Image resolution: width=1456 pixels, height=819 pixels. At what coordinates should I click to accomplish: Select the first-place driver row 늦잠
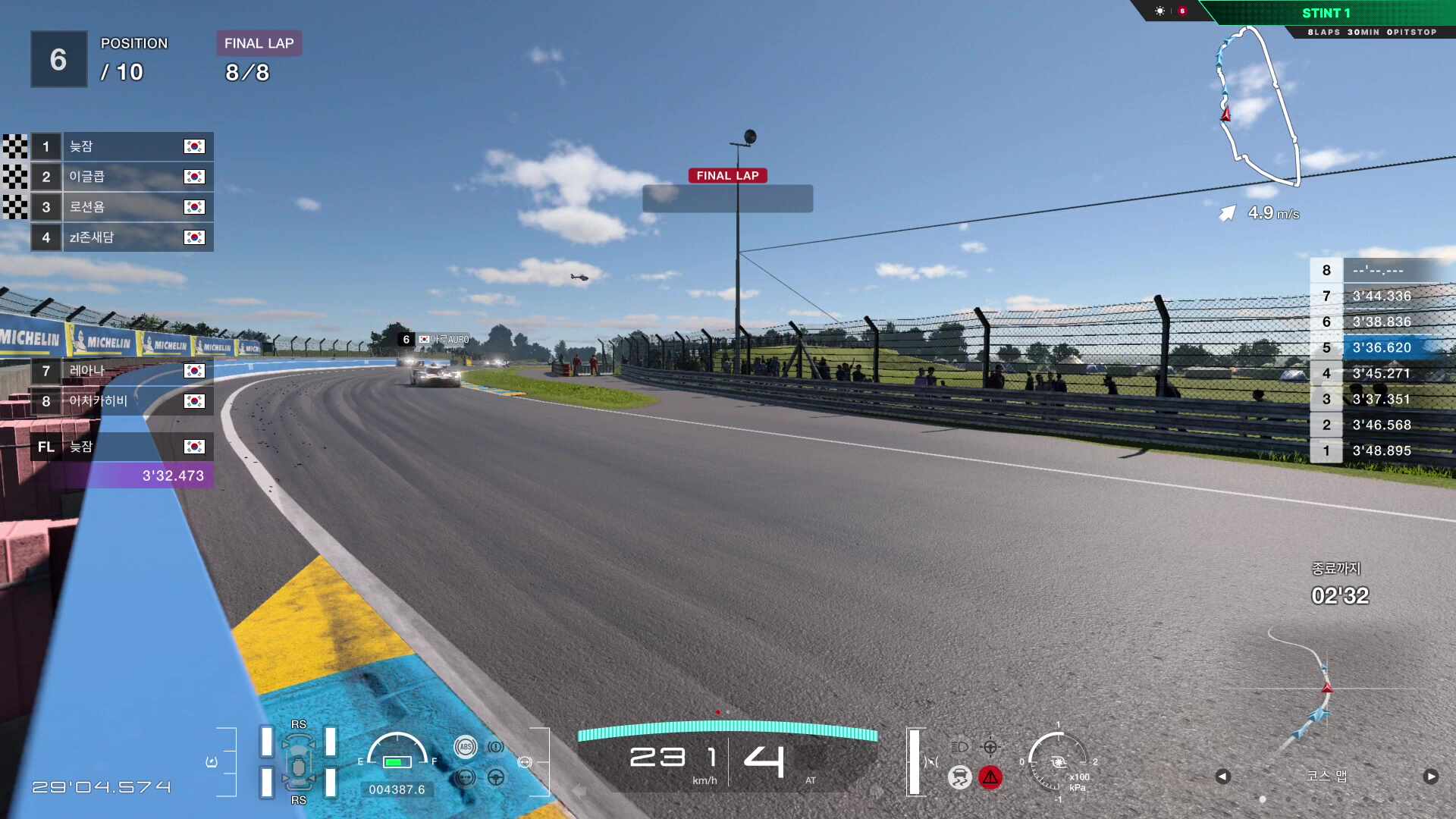coord(121,146)
